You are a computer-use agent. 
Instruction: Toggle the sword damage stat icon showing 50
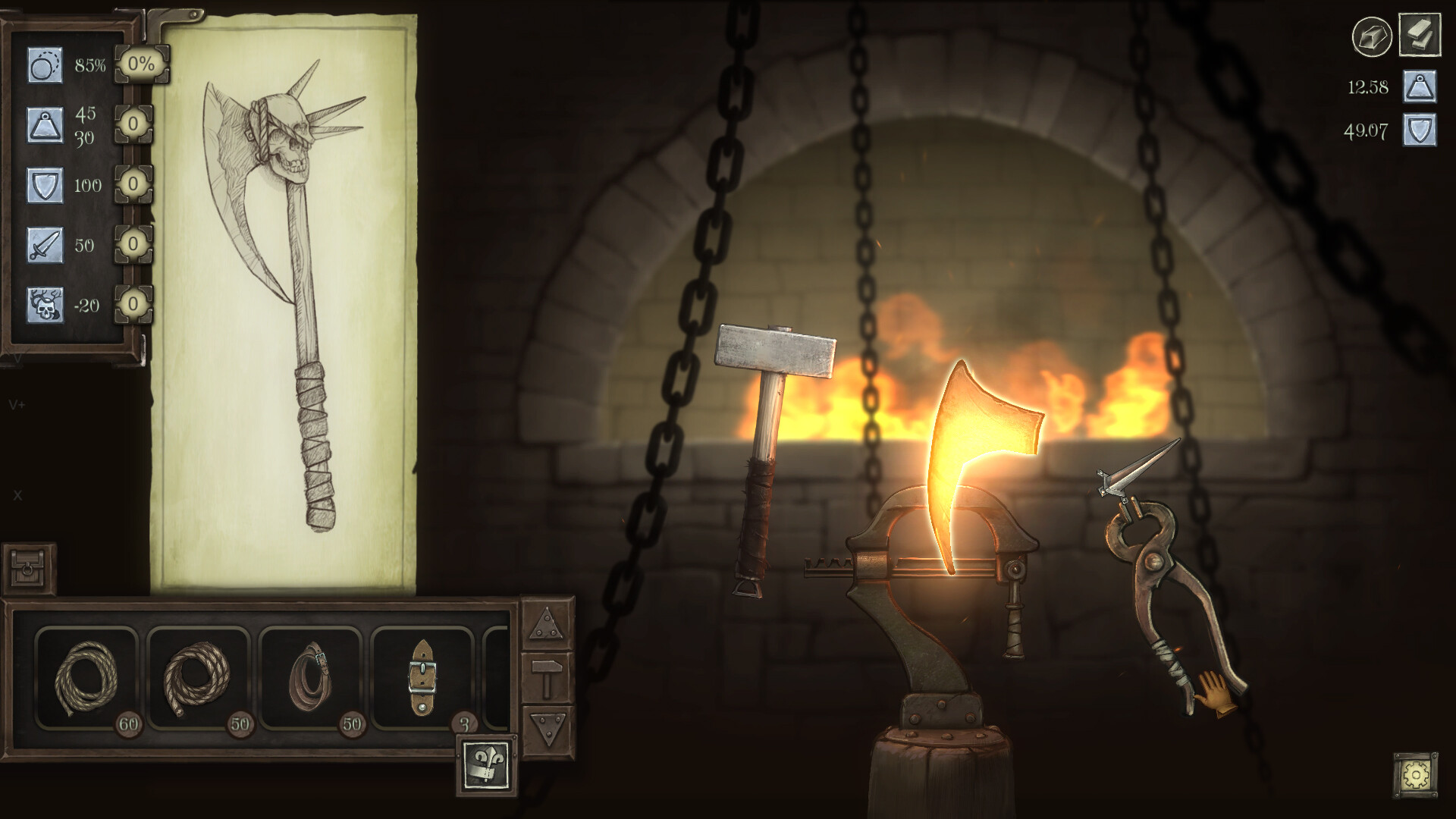tap(44, 246)
